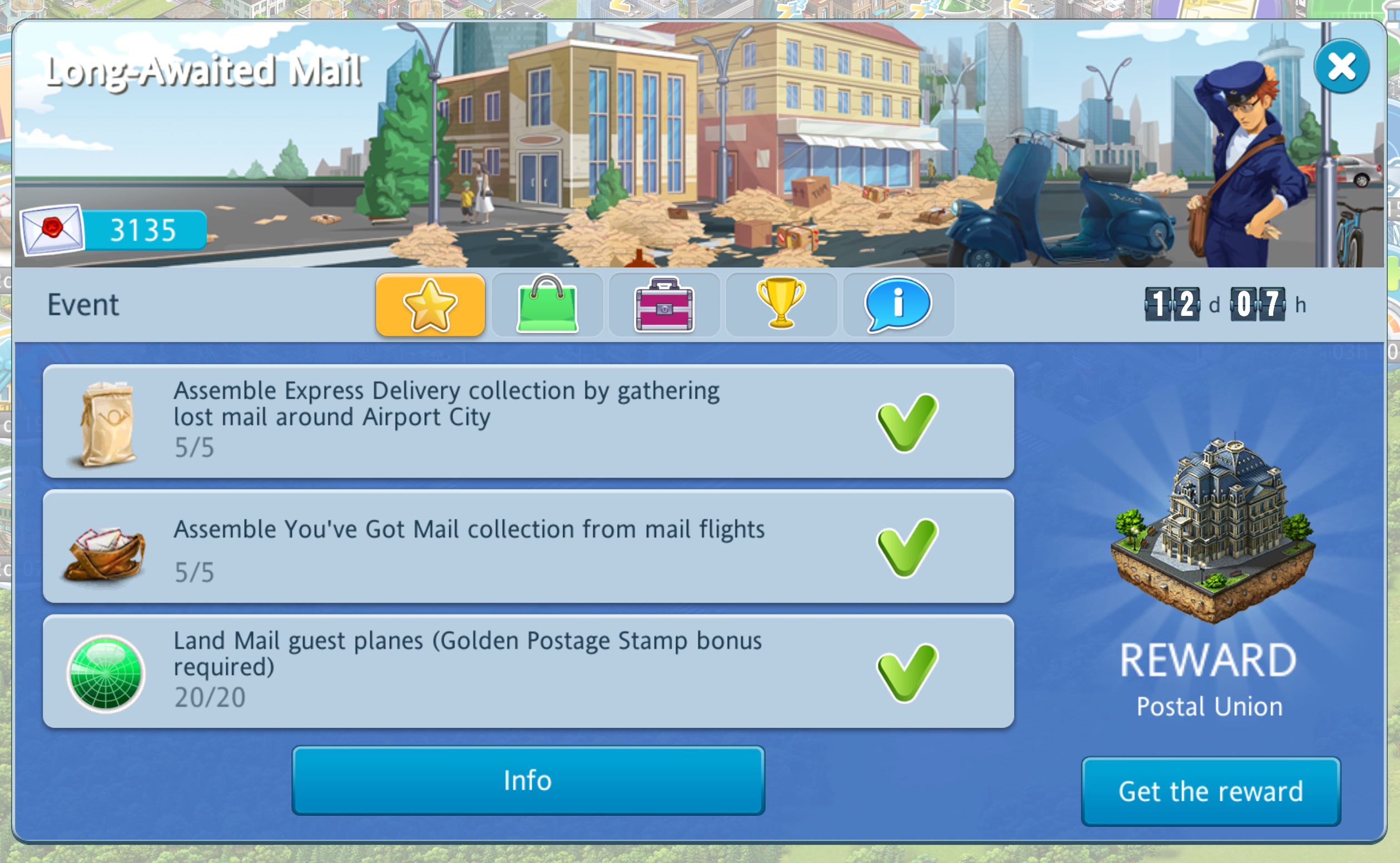The width and height of the screenshot is (1400, 863).
Task: Tap the envelope mail counter icon
Action: coord(52,230)
